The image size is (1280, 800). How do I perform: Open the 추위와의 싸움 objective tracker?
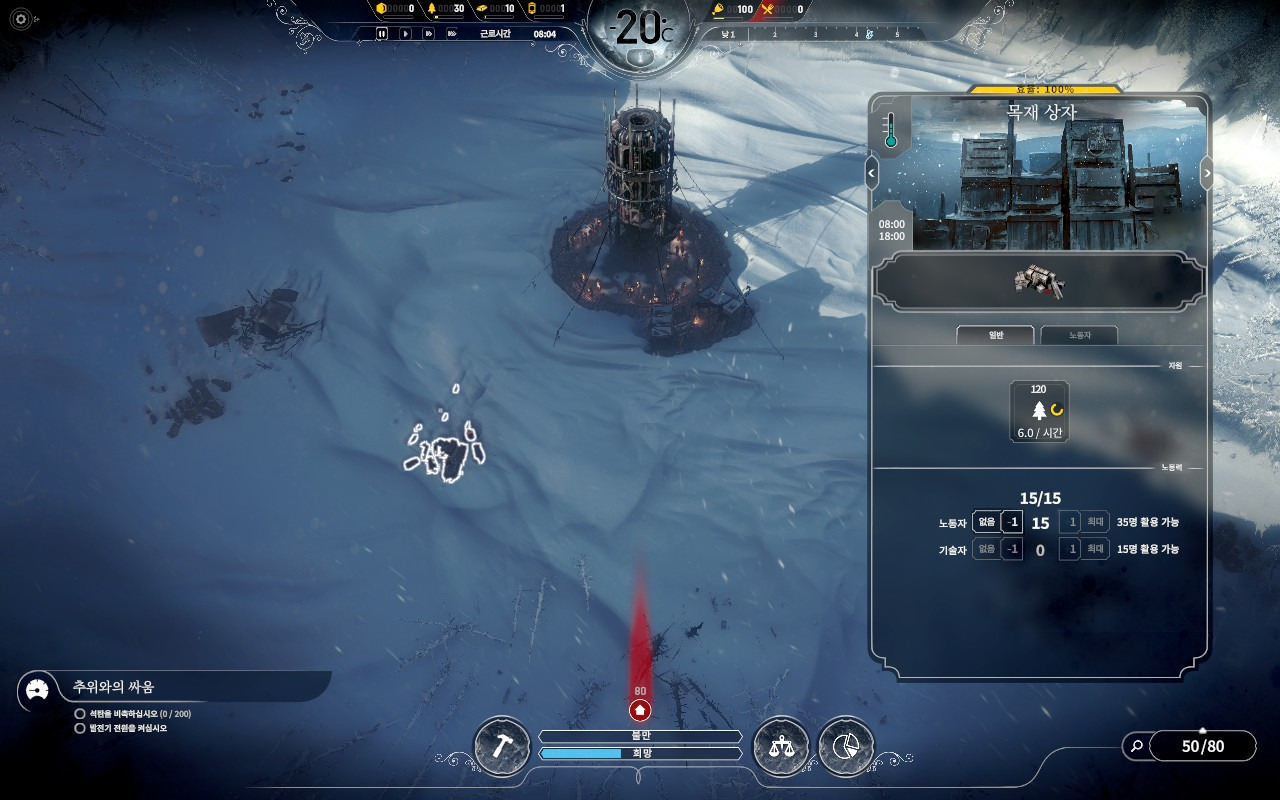tap(113, 687)
